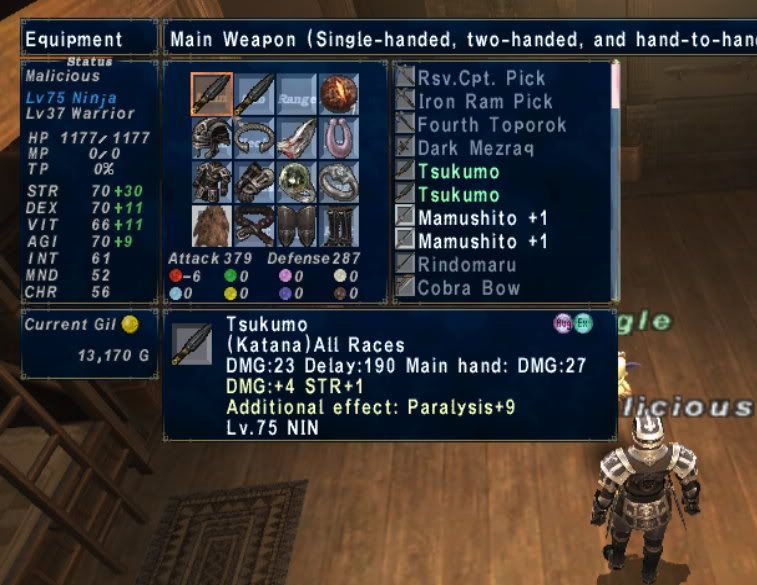Click the item list scrollbar
Image resolution: width=757 pixels, height=585 pixels.
[x=614, y=180]
